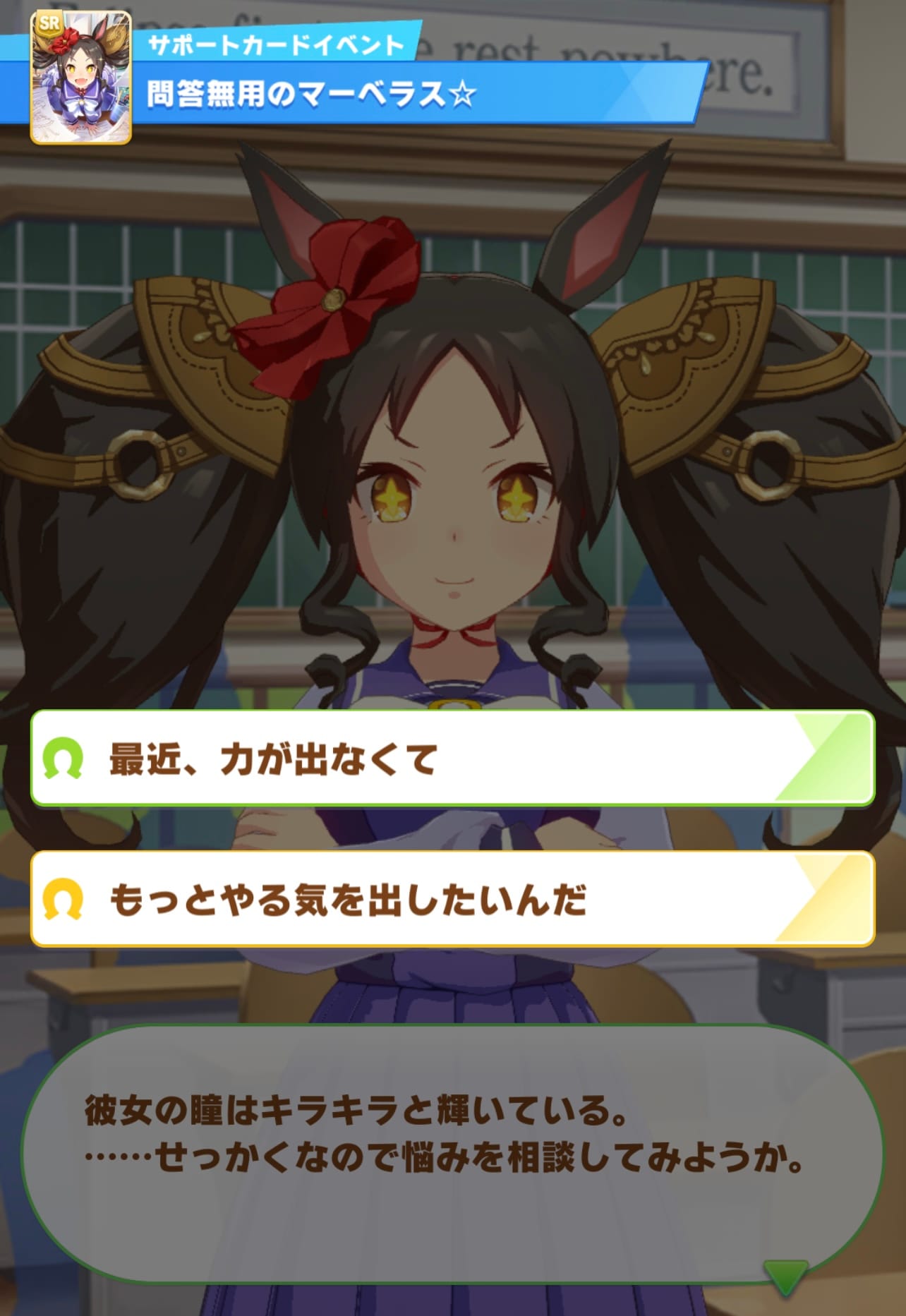Viewport: 906px width, 1316px height.
Task: Click the サポートカードイベント header banner
Action: click(x=275, y=44)
